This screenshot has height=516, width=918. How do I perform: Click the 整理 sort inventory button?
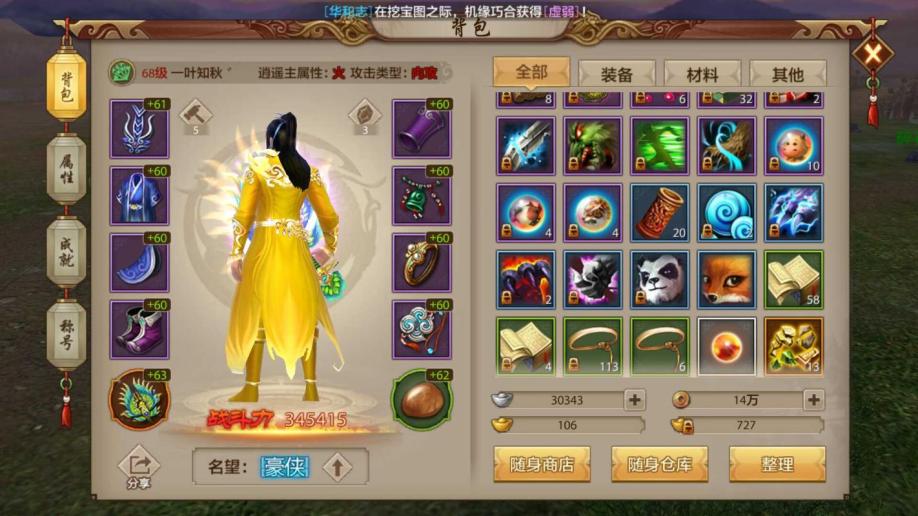pos(777,464)
